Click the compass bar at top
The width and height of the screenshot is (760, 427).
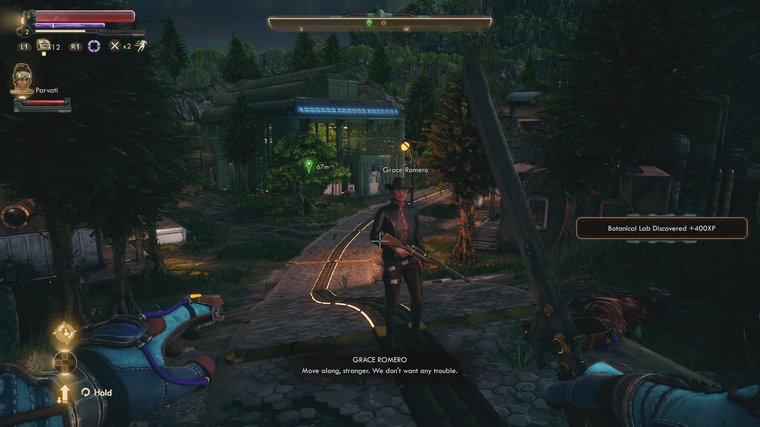[380, 22]
